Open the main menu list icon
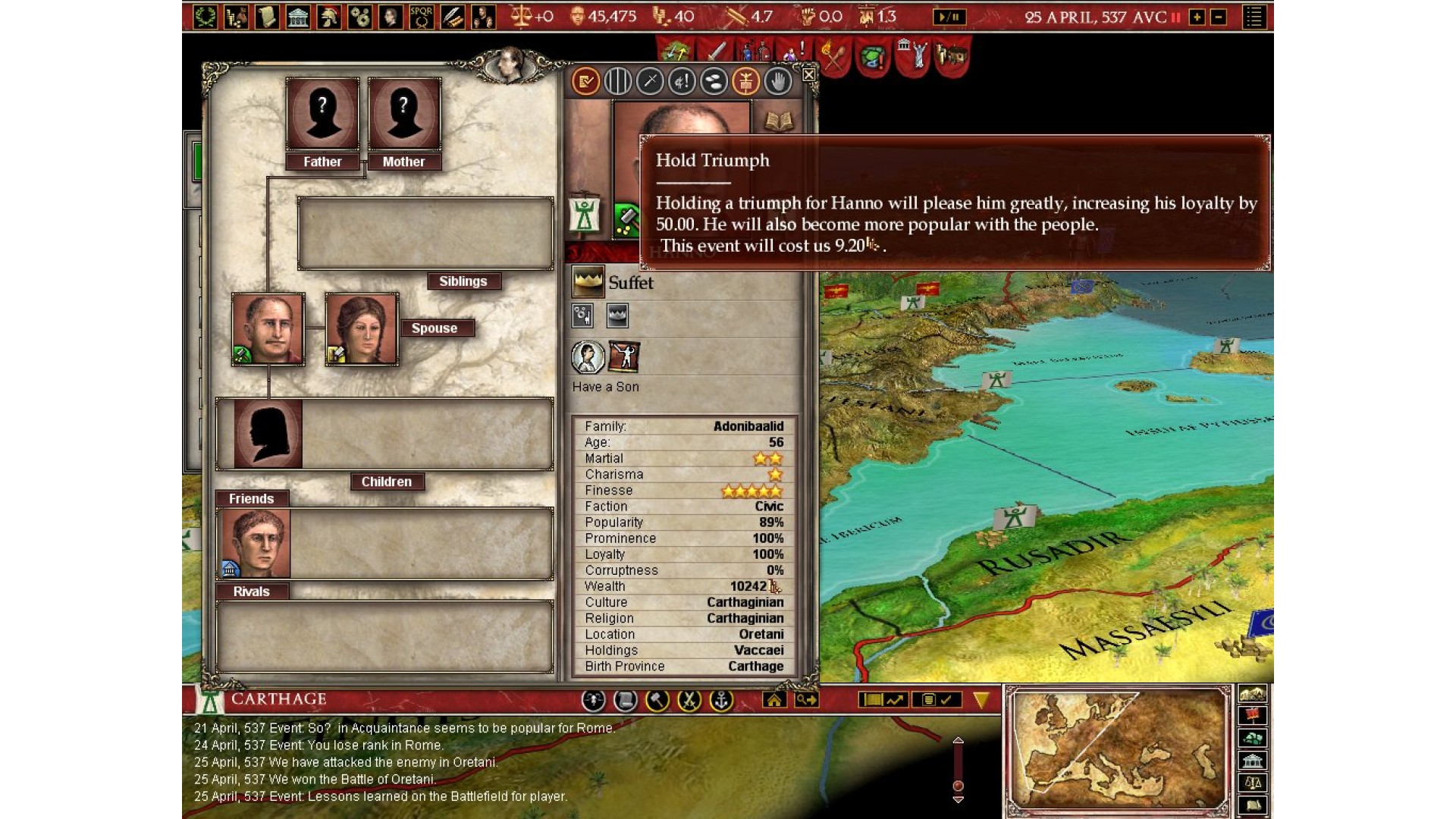 (x=1254, y=17)
